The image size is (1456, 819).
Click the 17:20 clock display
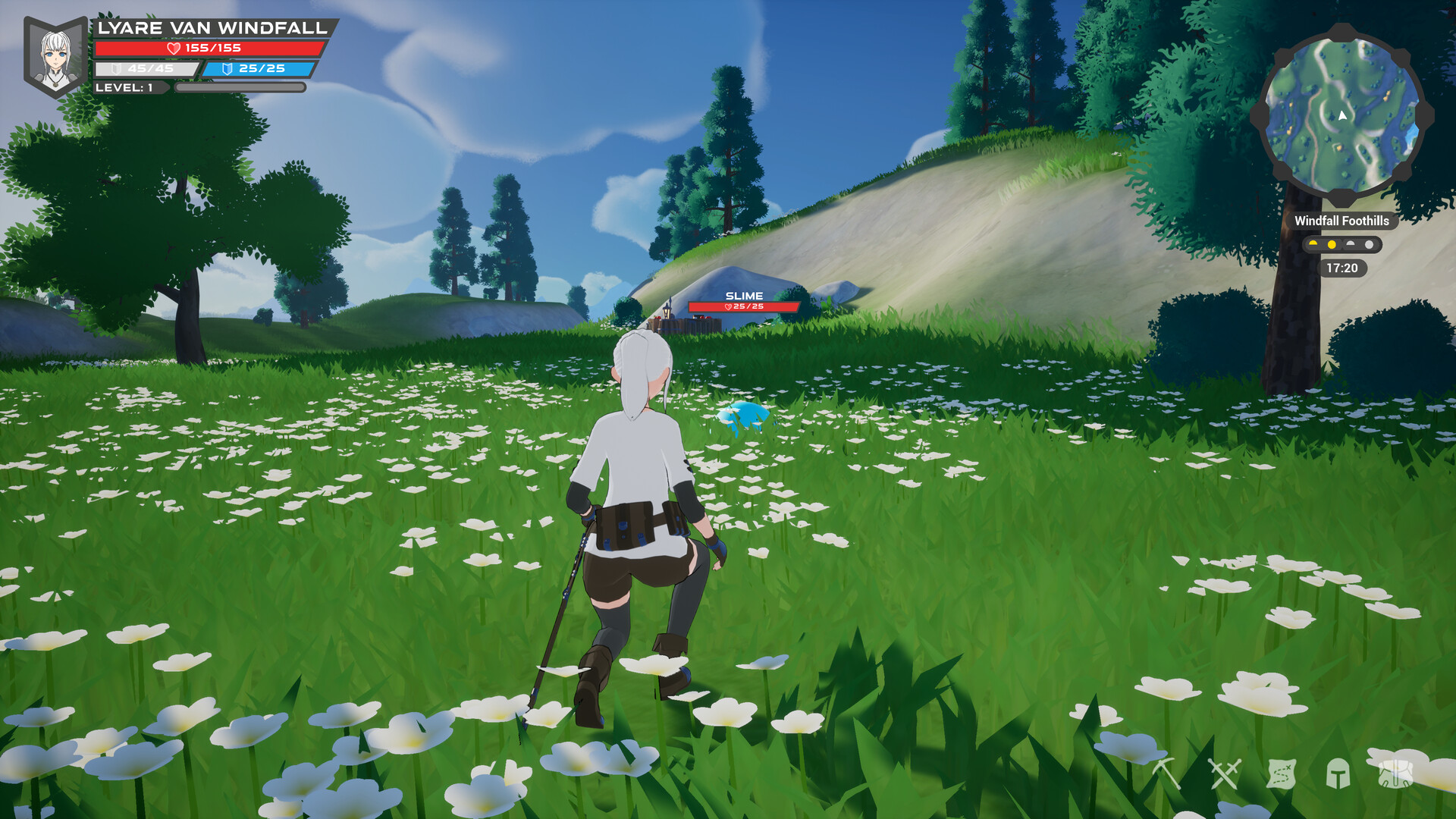pyautogui.click(x=1342, y=268)
